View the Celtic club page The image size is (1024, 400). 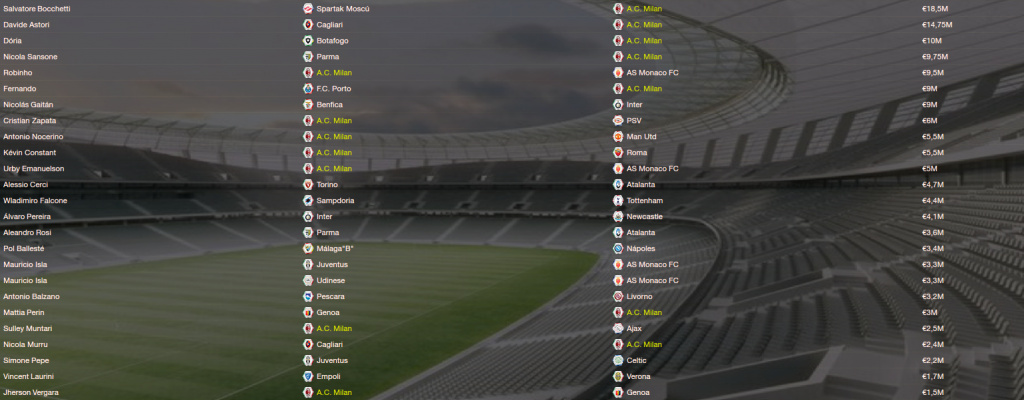[638, 360]
